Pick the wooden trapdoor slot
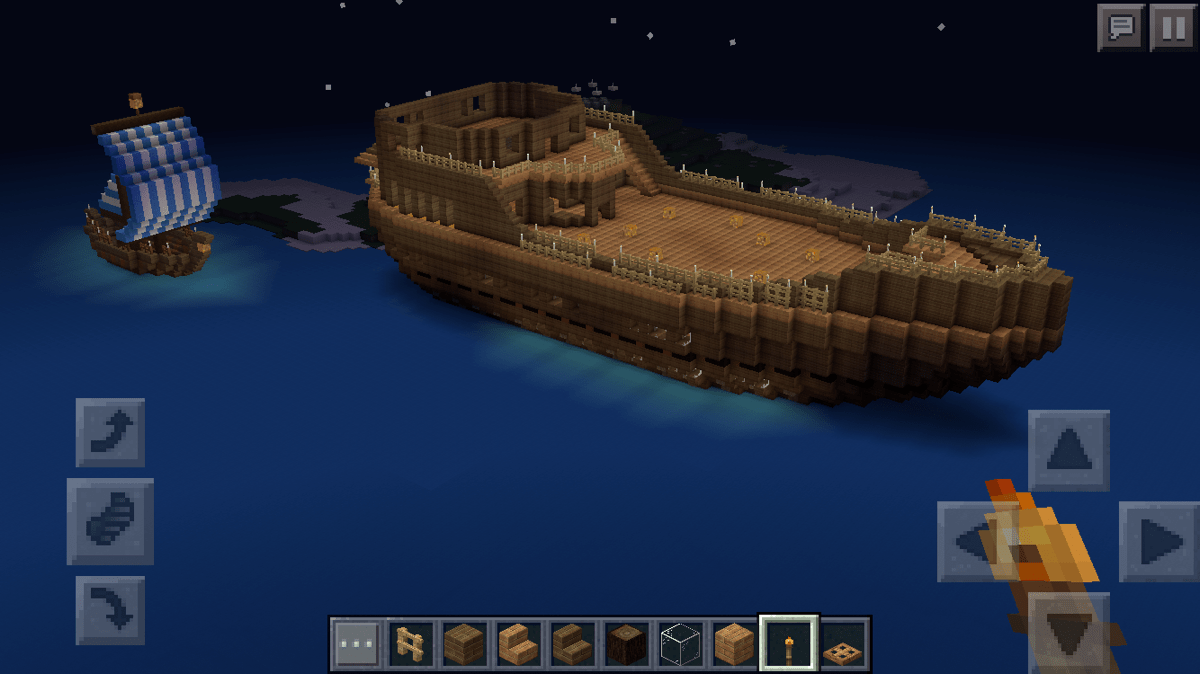1200x674 pixels. tap(843, 643)
